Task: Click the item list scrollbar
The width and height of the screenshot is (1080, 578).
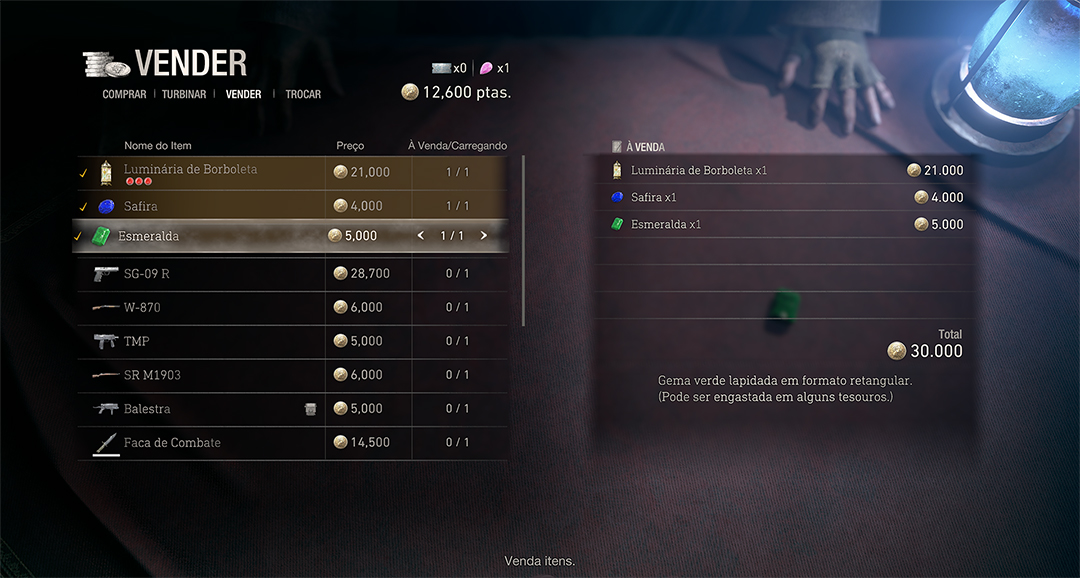Action: click(523, 240)
